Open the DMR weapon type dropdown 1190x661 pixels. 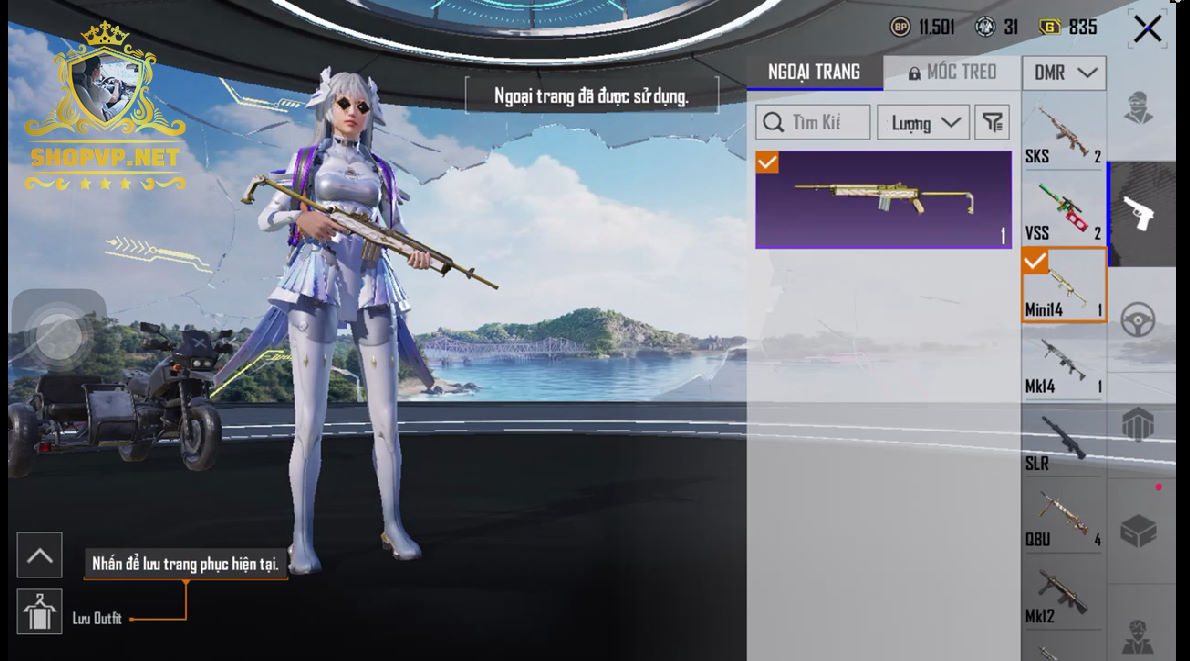coord(1063,73)
